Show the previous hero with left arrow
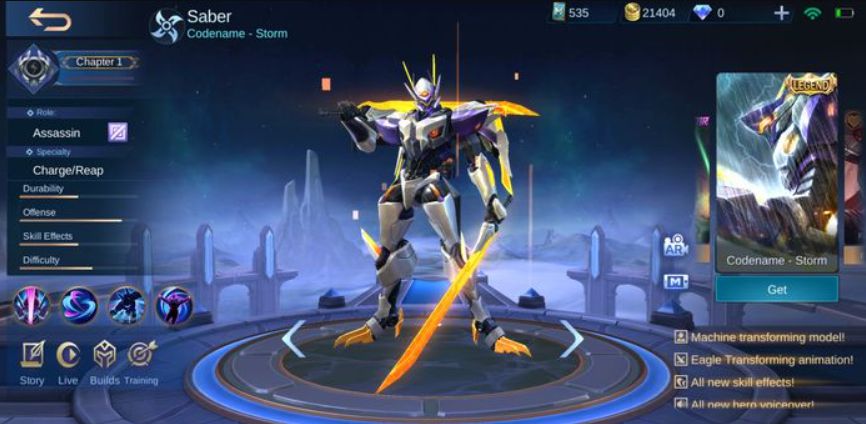The image size is (866, 424). click(x=292, y=339)
